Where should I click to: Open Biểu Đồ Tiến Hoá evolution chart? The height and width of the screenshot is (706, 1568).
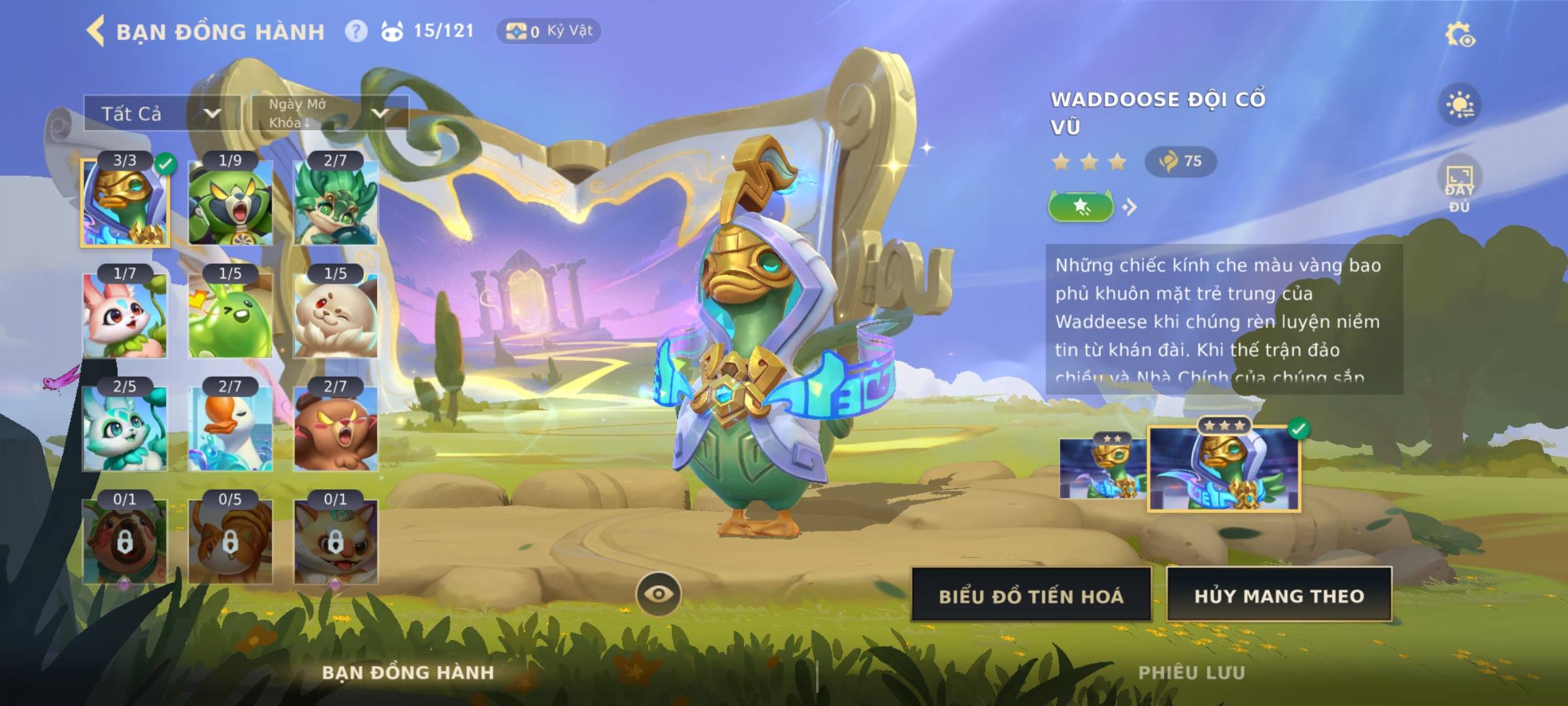click(1031, 596)
